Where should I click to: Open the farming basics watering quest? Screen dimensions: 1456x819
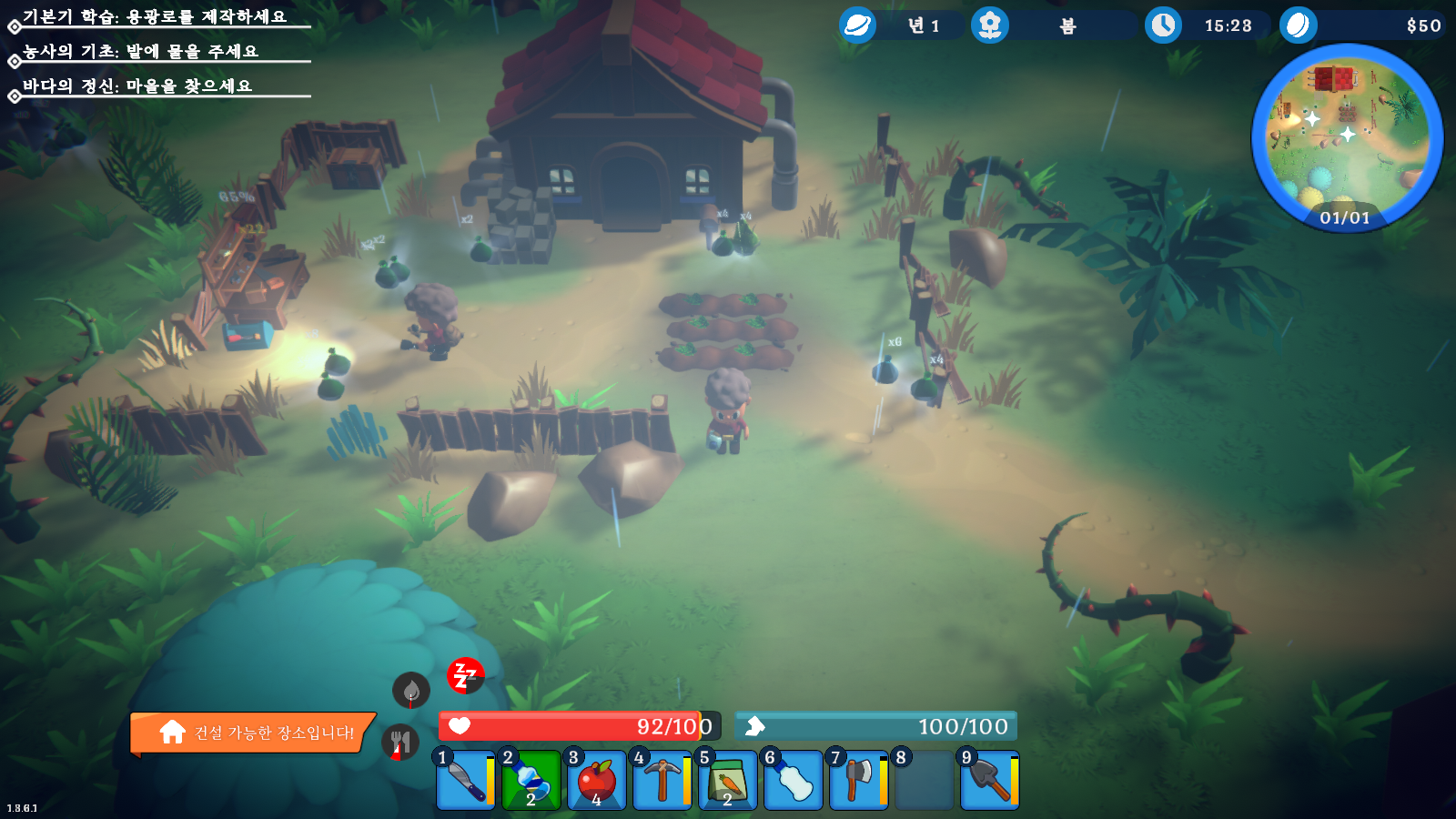141,52
